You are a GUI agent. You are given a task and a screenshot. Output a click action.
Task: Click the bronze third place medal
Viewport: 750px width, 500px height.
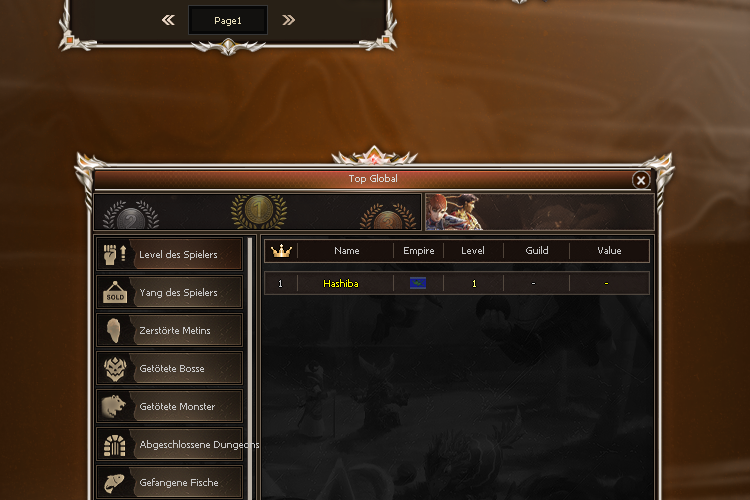[385, 217]
